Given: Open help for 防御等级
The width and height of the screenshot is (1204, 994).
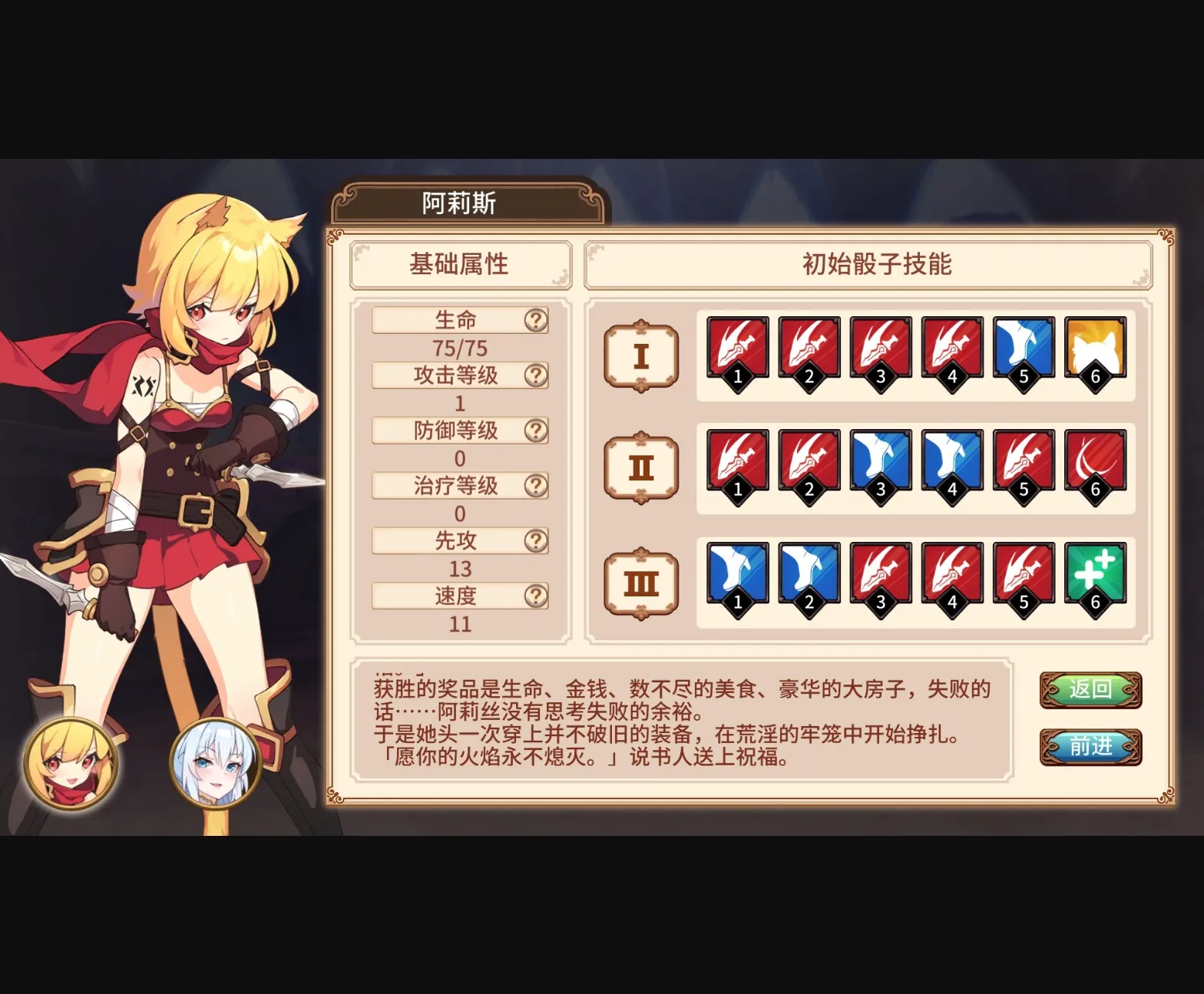Looking at the screenshot, I should click(x=537, y=431).
